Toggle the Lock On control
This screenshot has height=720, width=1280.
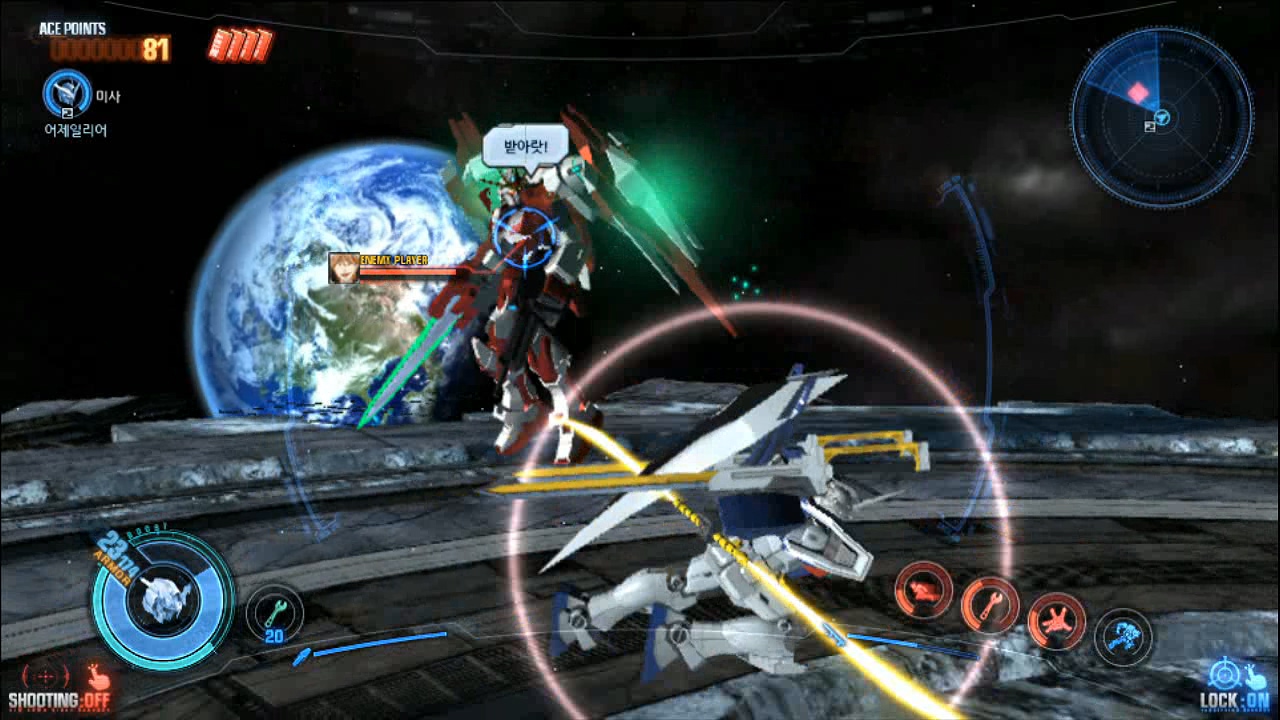tap(1236, 685)
